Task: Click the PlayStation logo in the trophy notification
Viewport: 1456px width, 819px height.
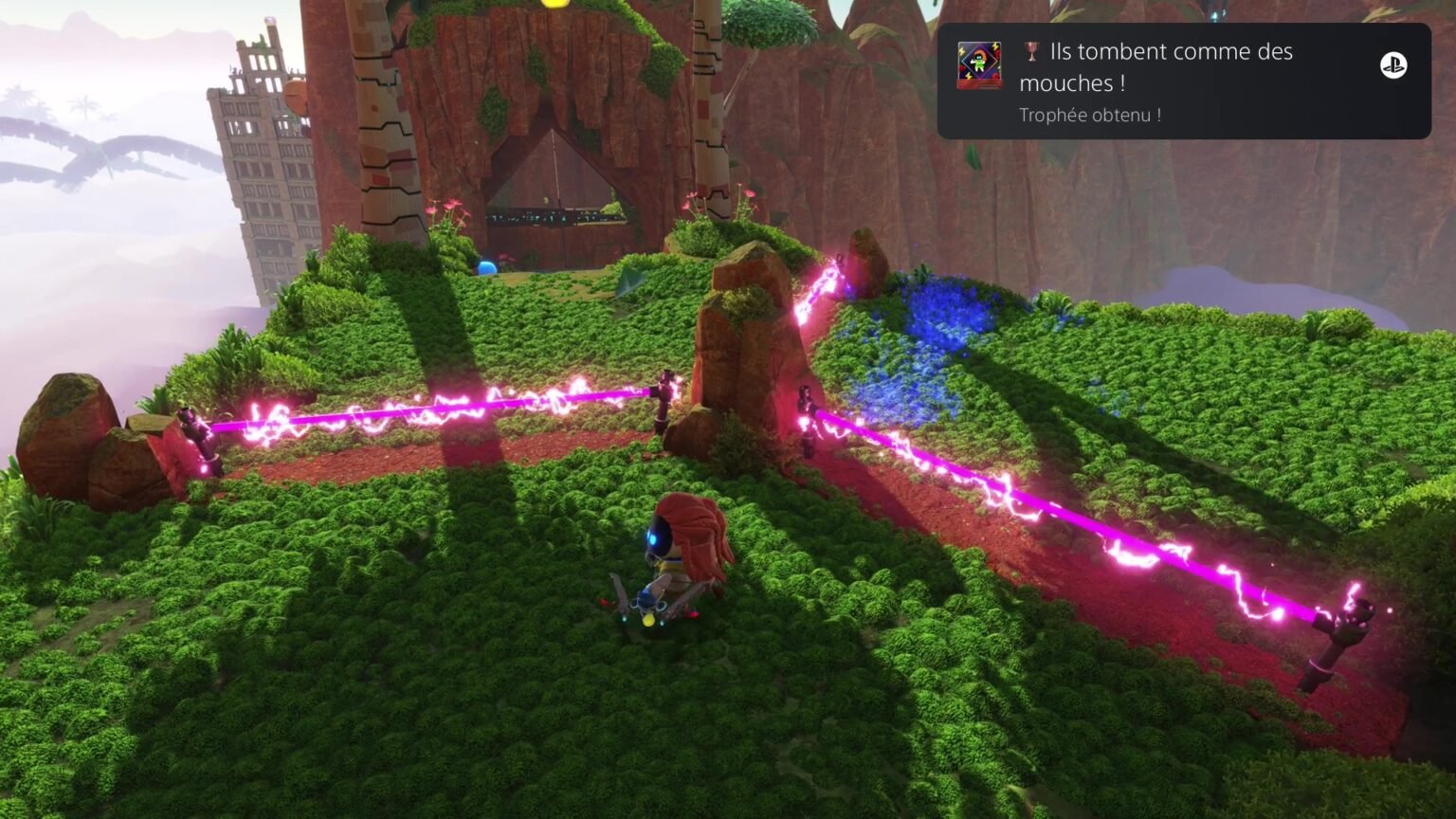Action: [1394, 66]
